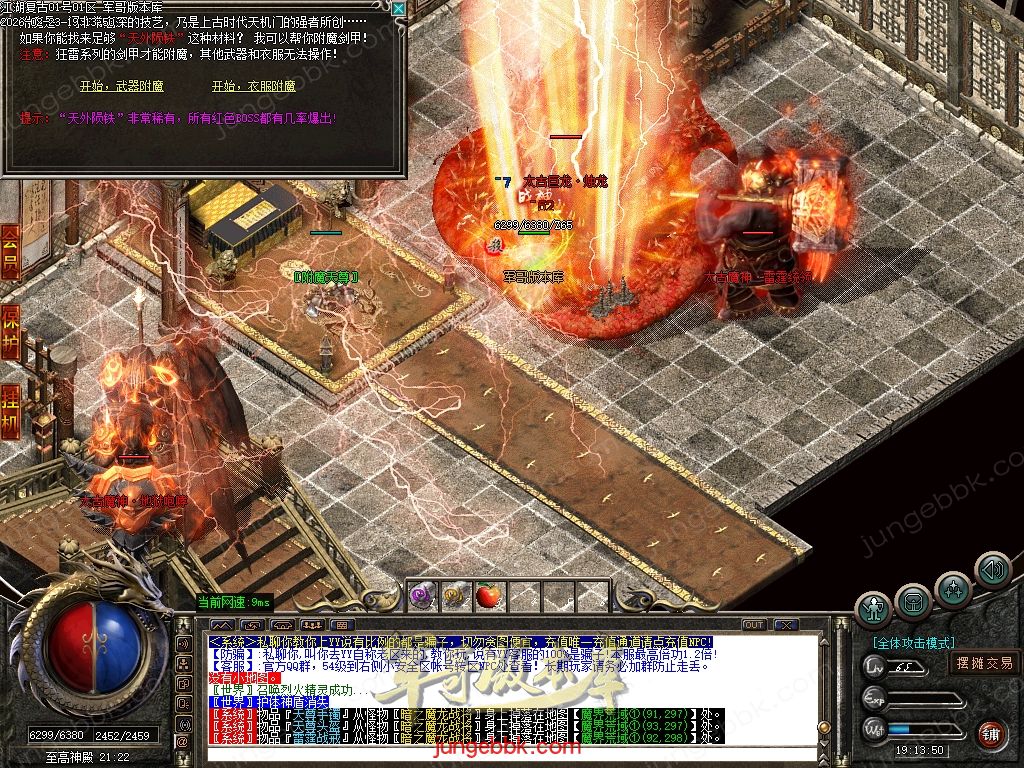
Task: Use the purple scroll in the hotbar
Action: click(x=422, y=595)
